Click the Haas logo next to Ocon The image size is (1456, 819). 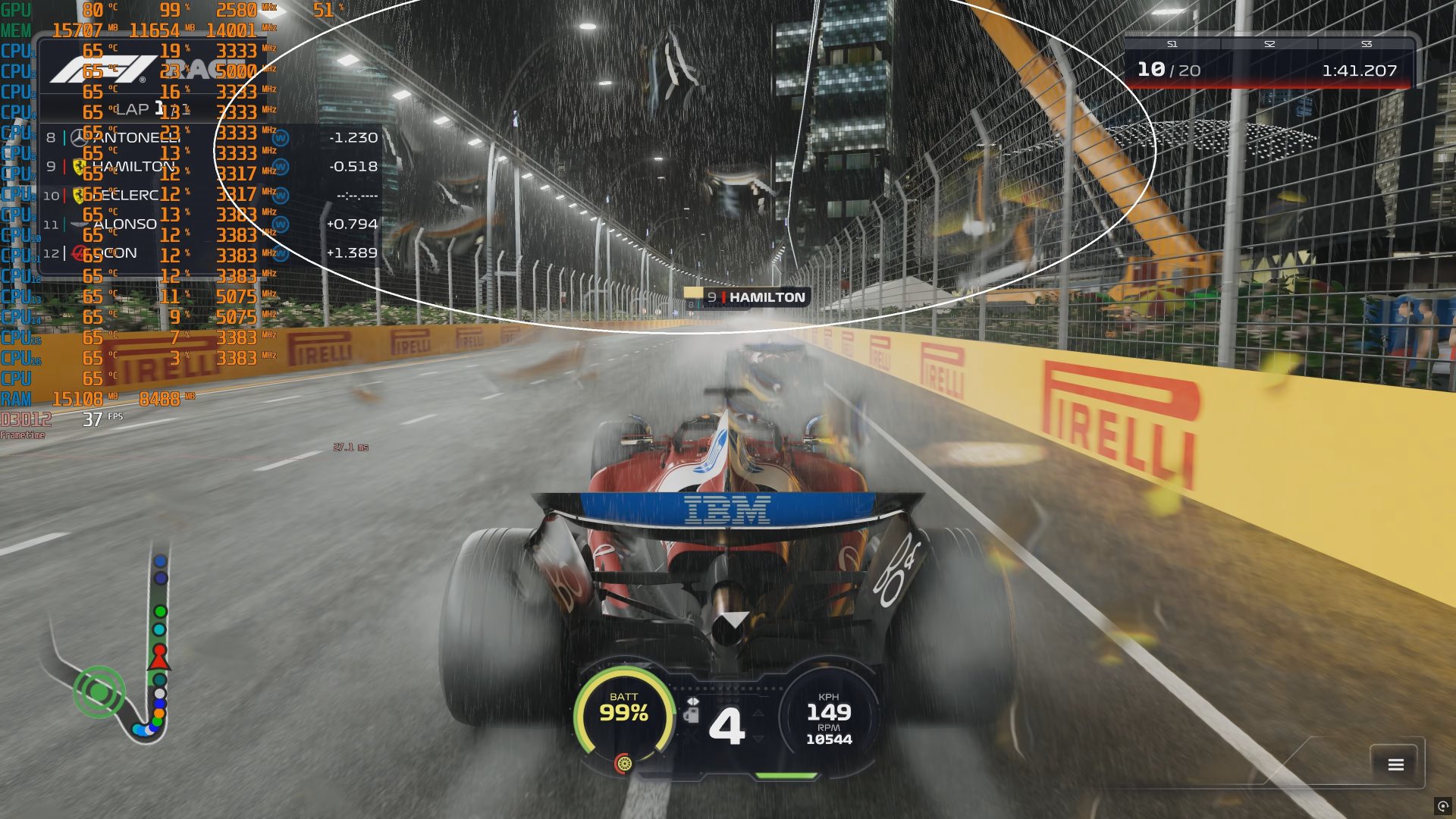point(79,253)
